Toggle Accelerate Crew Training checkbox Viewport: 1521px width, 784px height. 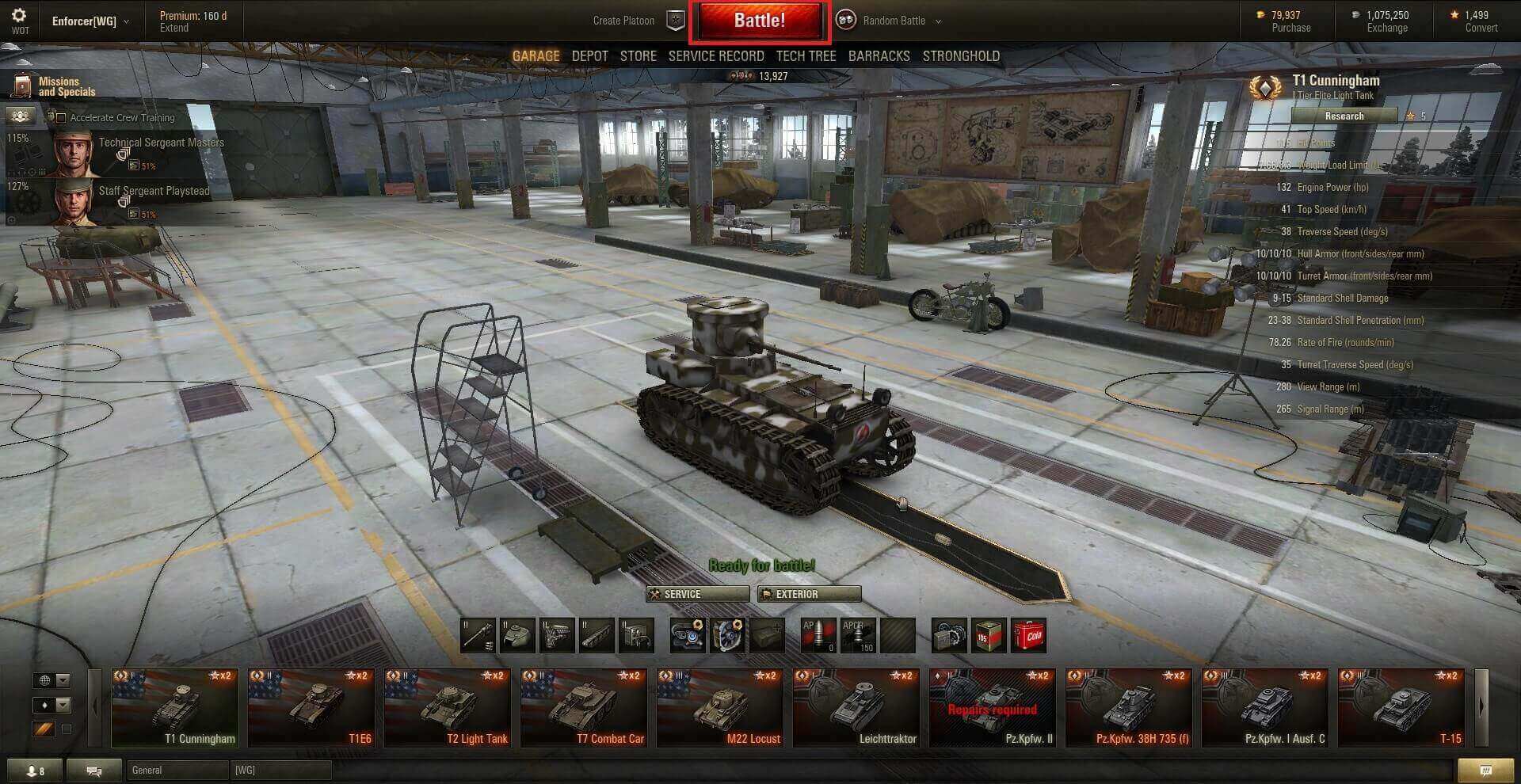(61, 118)
